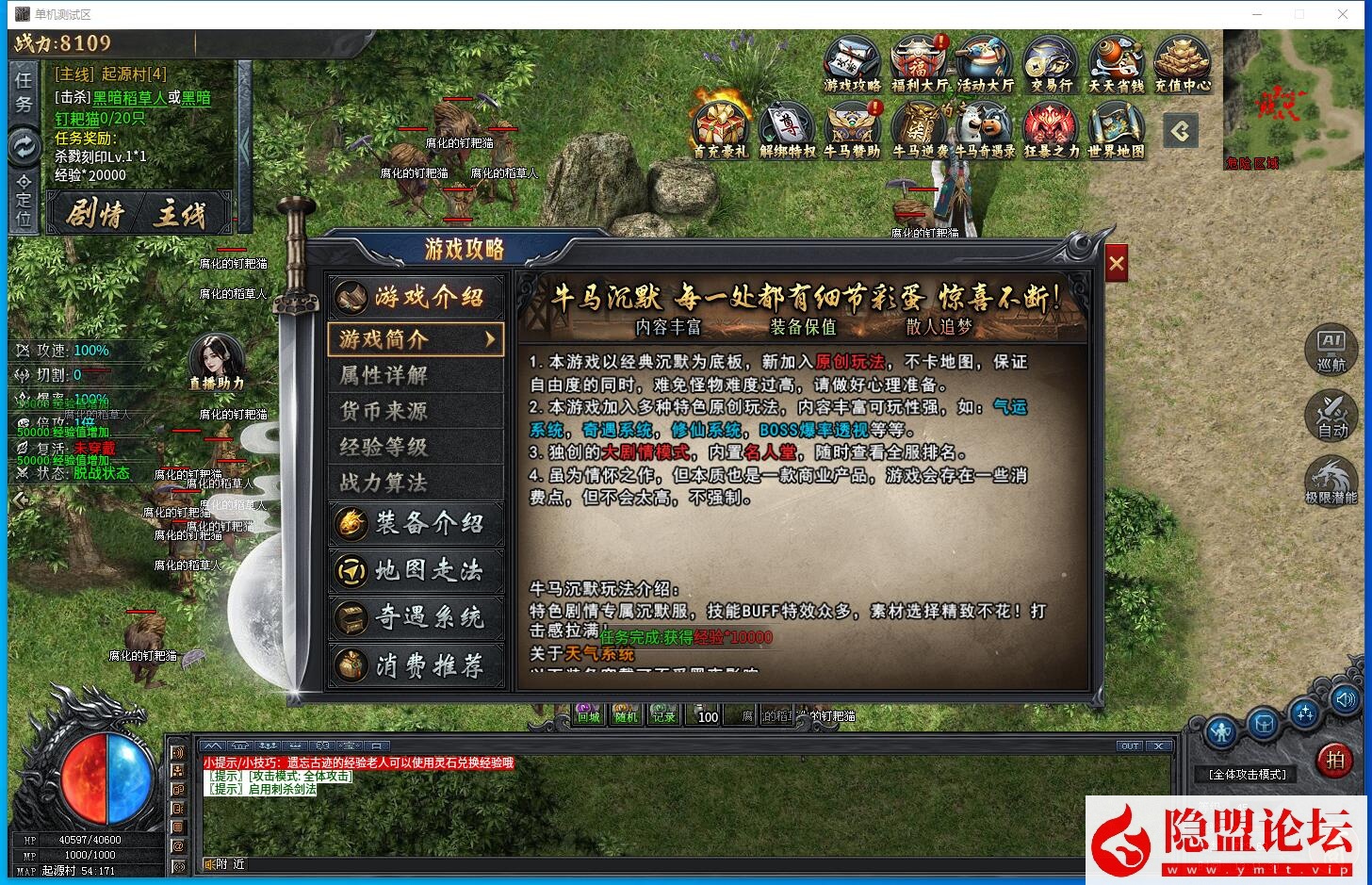Mute the speaker icon near the minimap
This screenshot has width=1372, height=885.
[1347, 699]
